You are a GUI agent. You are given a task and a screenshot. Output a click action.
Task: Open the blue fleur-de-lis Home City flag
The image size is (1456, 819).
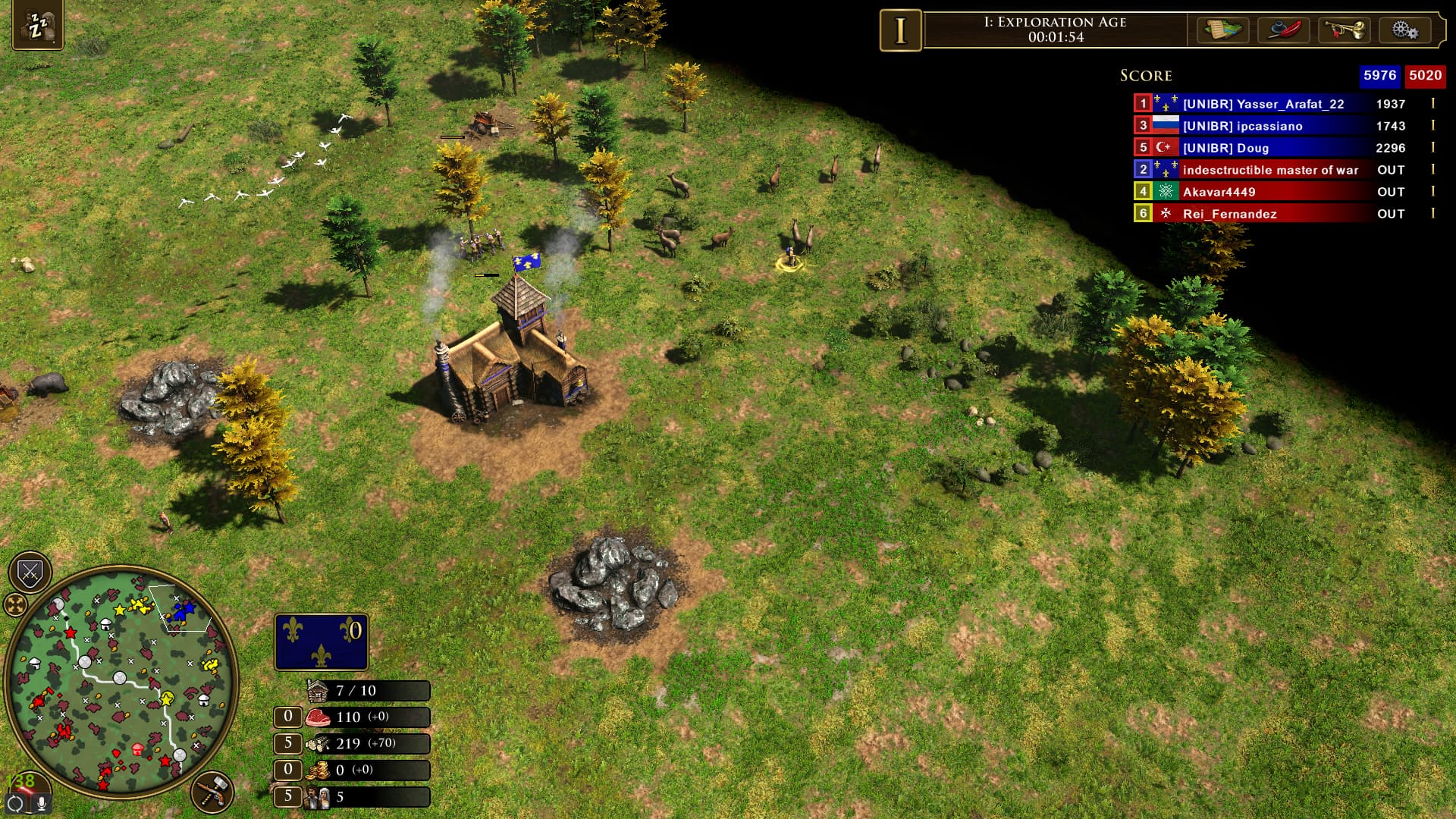tap(321, 642)
